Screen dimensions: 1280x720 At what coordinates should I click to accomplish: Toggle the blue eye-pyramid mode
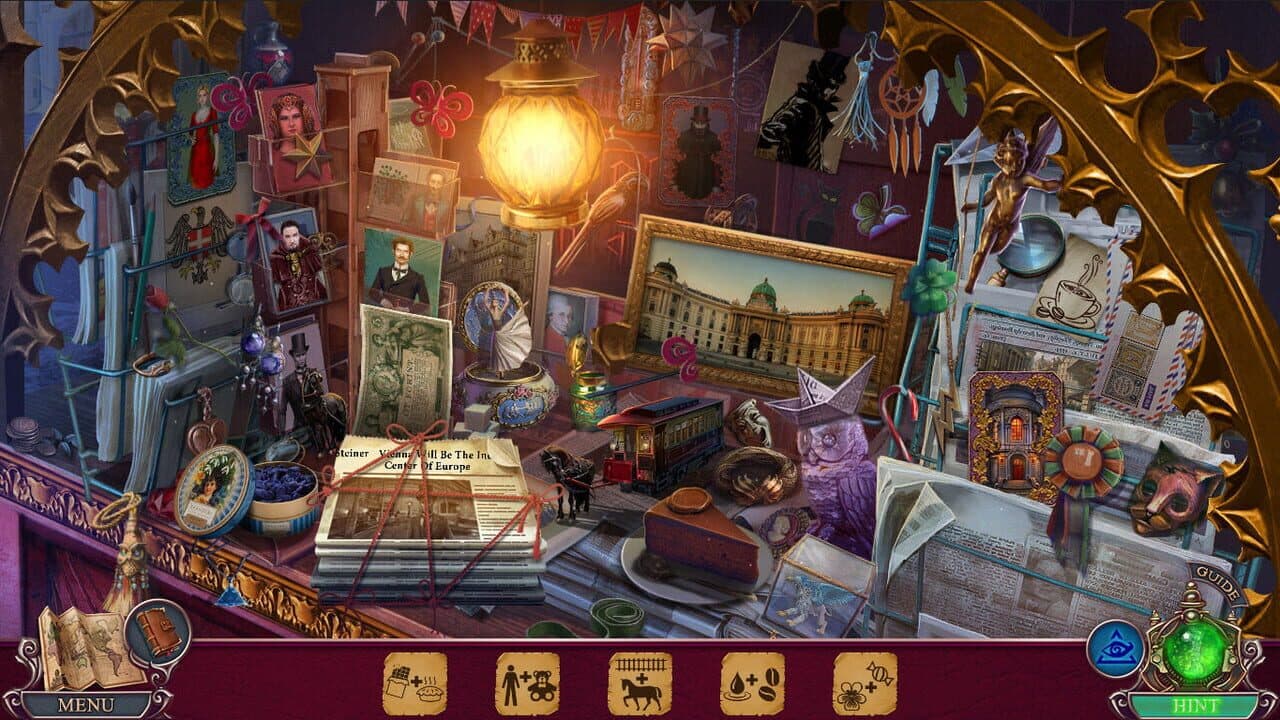[1118, 650]
